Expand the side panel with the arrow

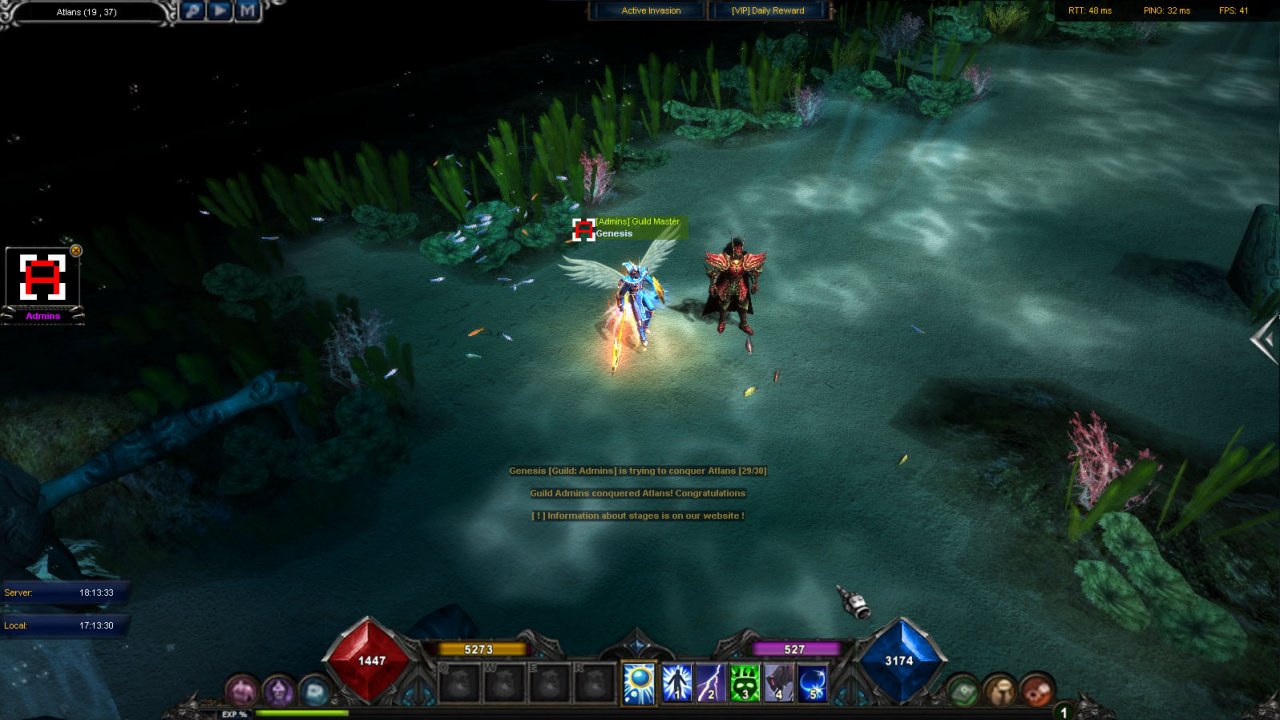[1265, 340]
